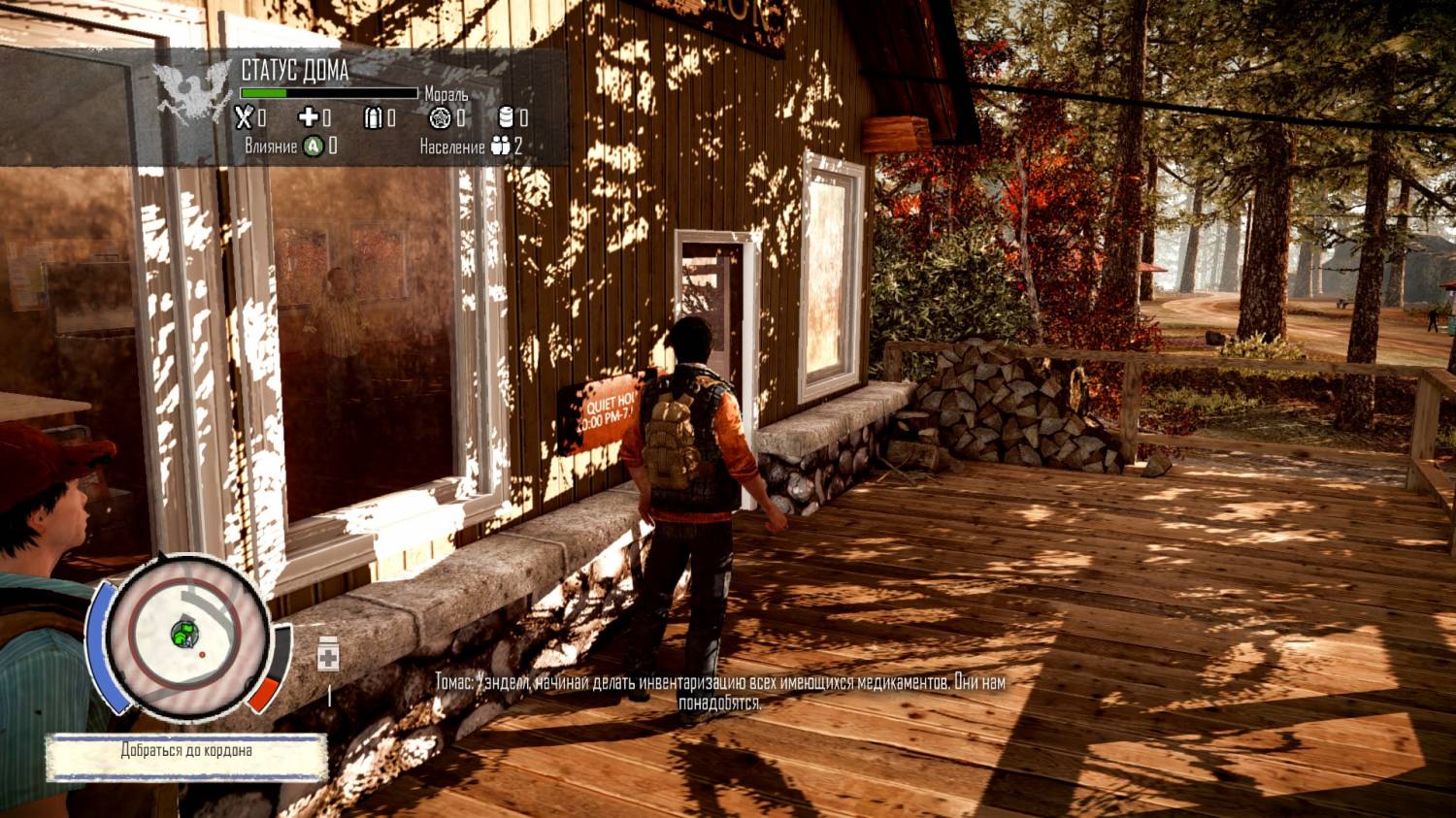This screenshot has height=818, width=1456.
Task: Click the building materials resource icon
Action: 440,117
